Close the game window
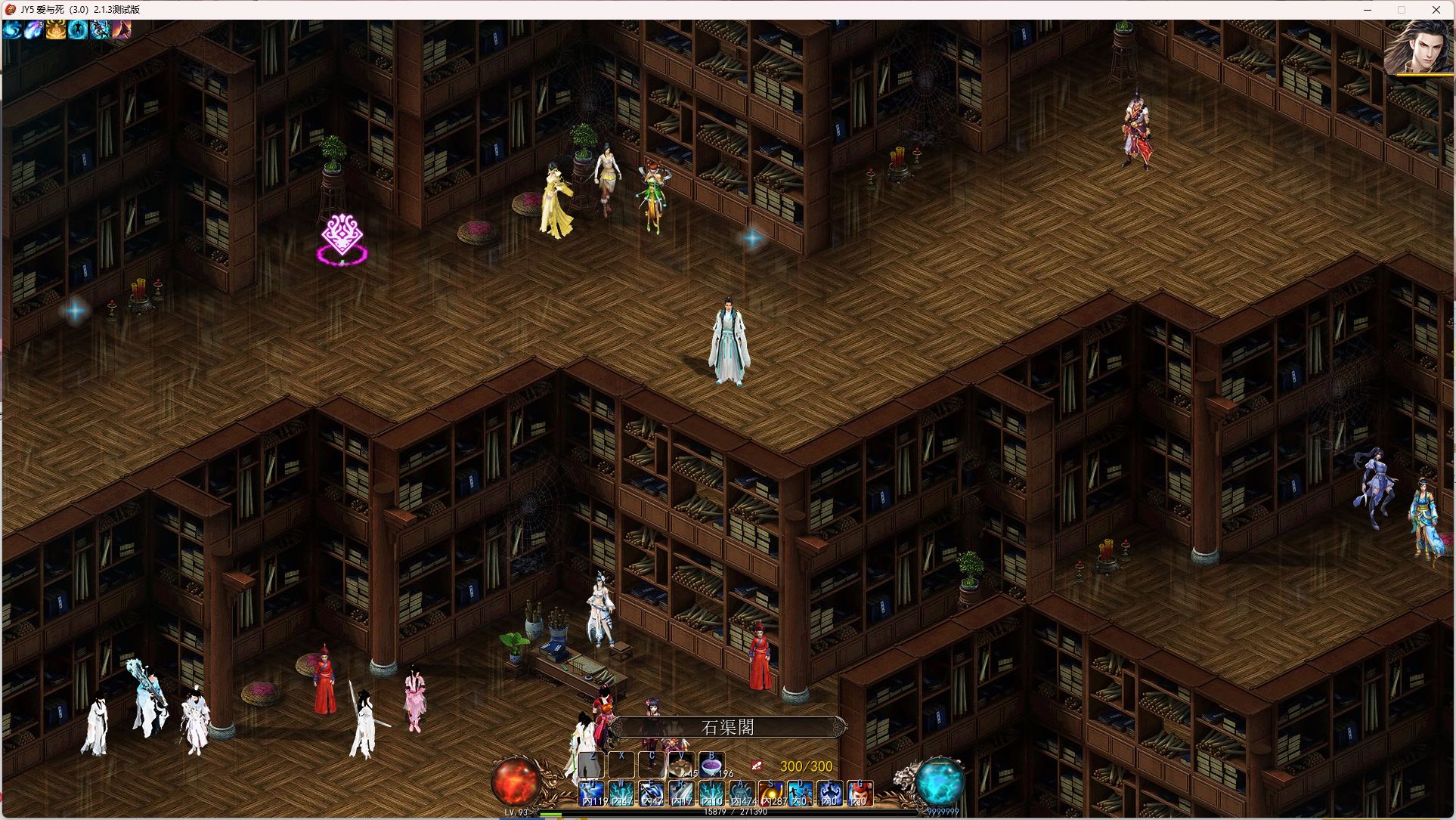1456x820 pixels. click(1436, 10)
